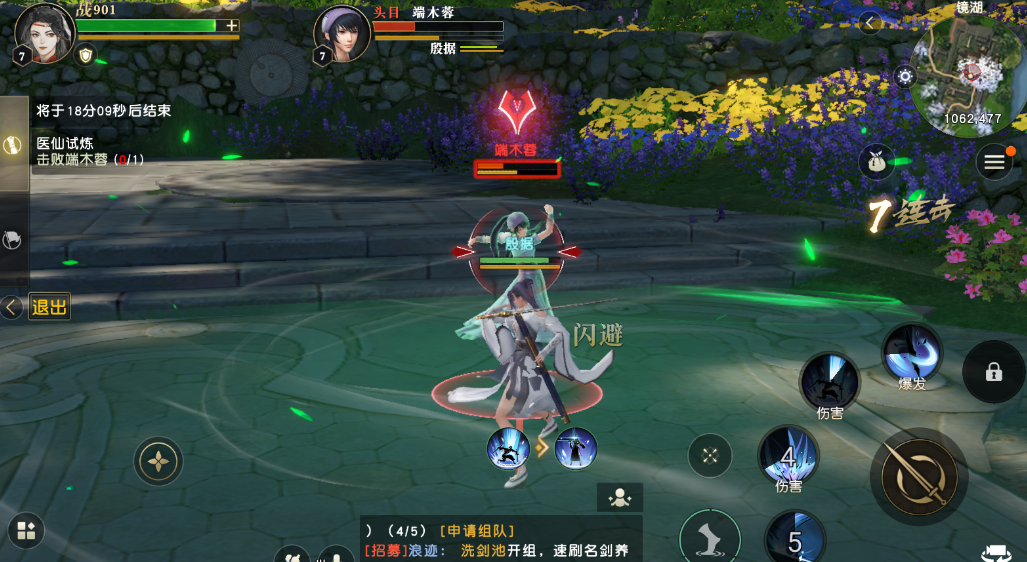Click the 退出 exit button
This screenshot has height=562, width=1027.
[49, 307]
